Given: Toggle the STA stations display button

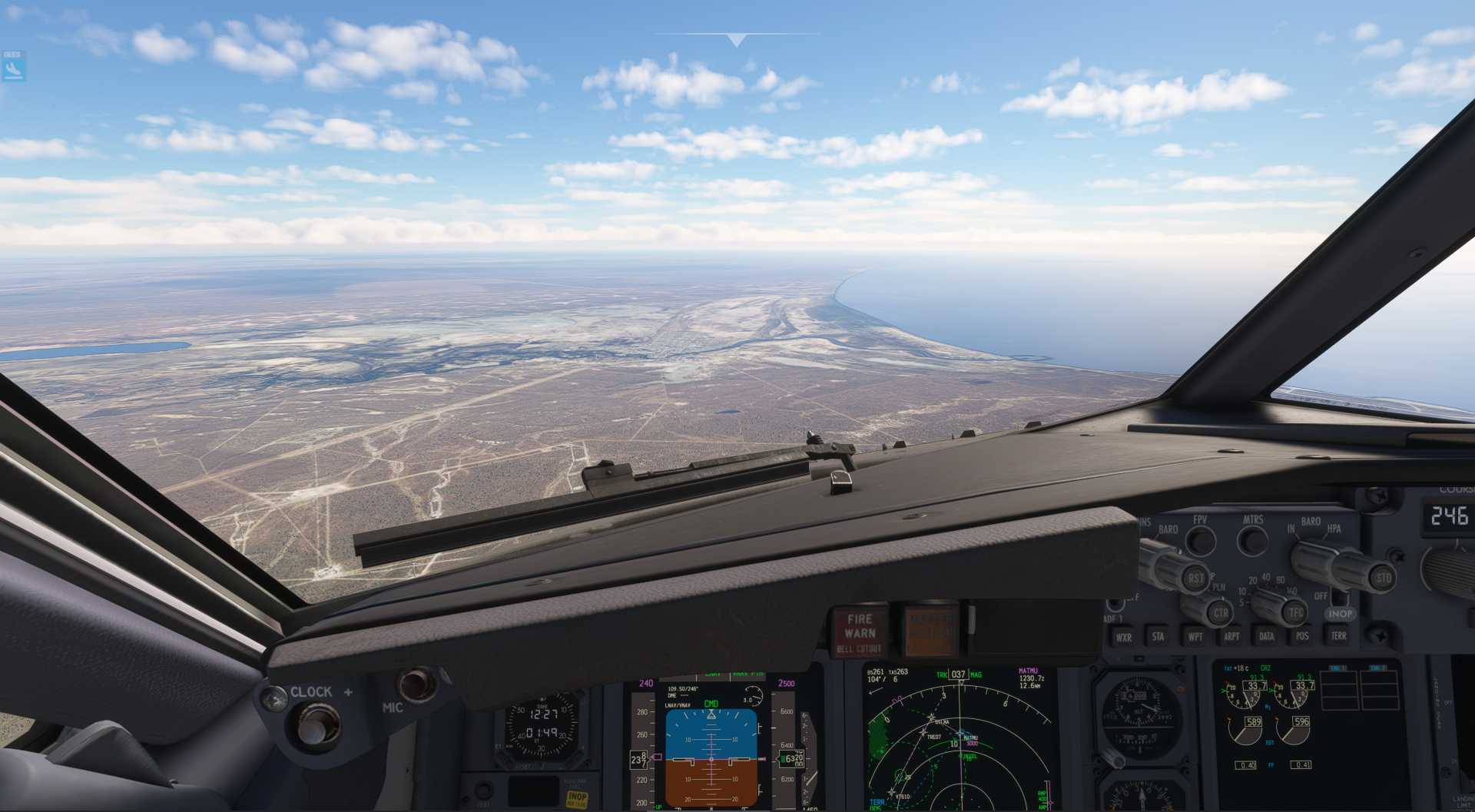Looking at the screenshot, I should pos(1158,636).
